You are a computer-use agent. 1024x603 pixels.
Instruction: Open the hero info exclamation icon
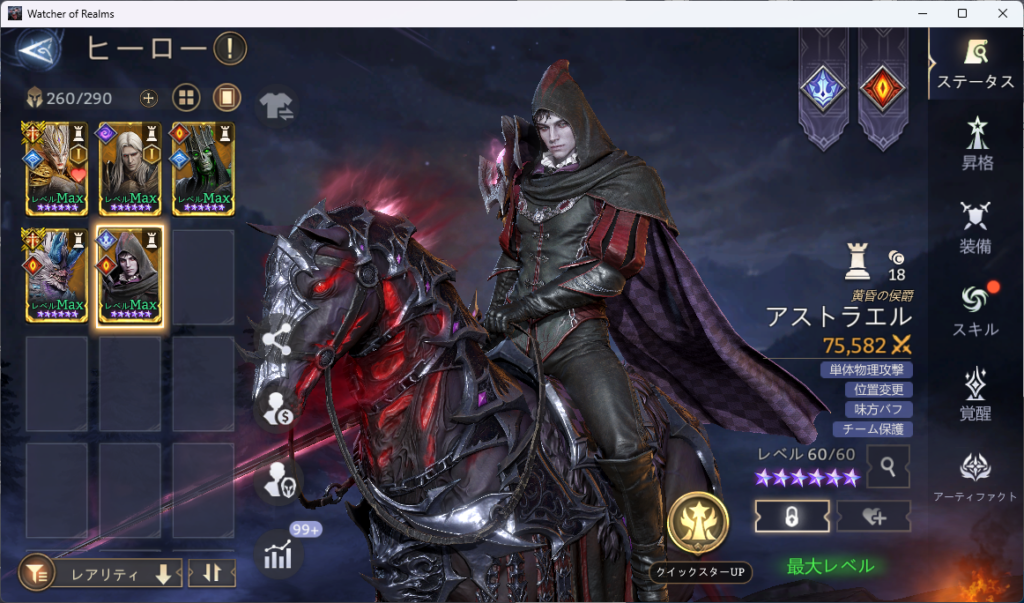click(x=230, y=47)
